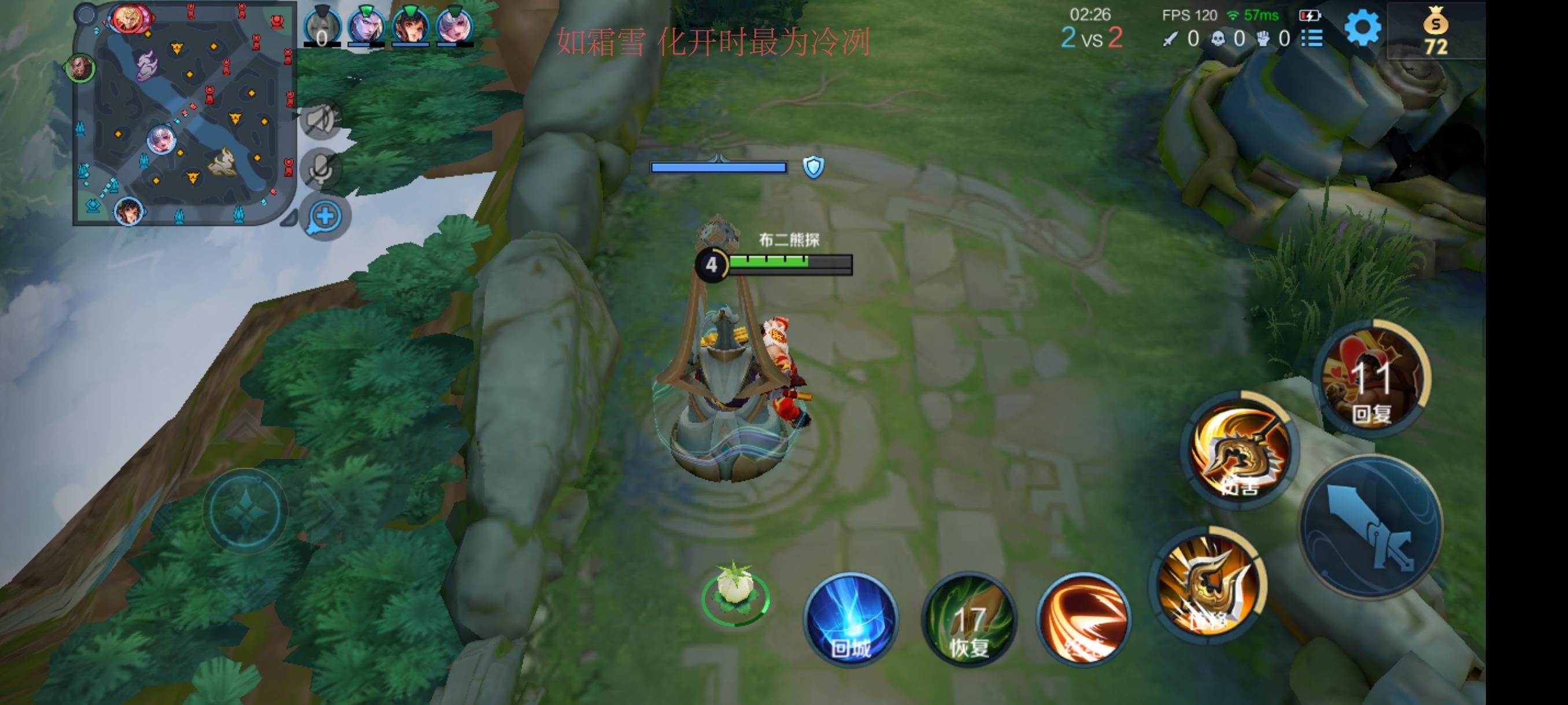
Task: Tap the 2 vs 2 score display
Action: (1094, 36)
